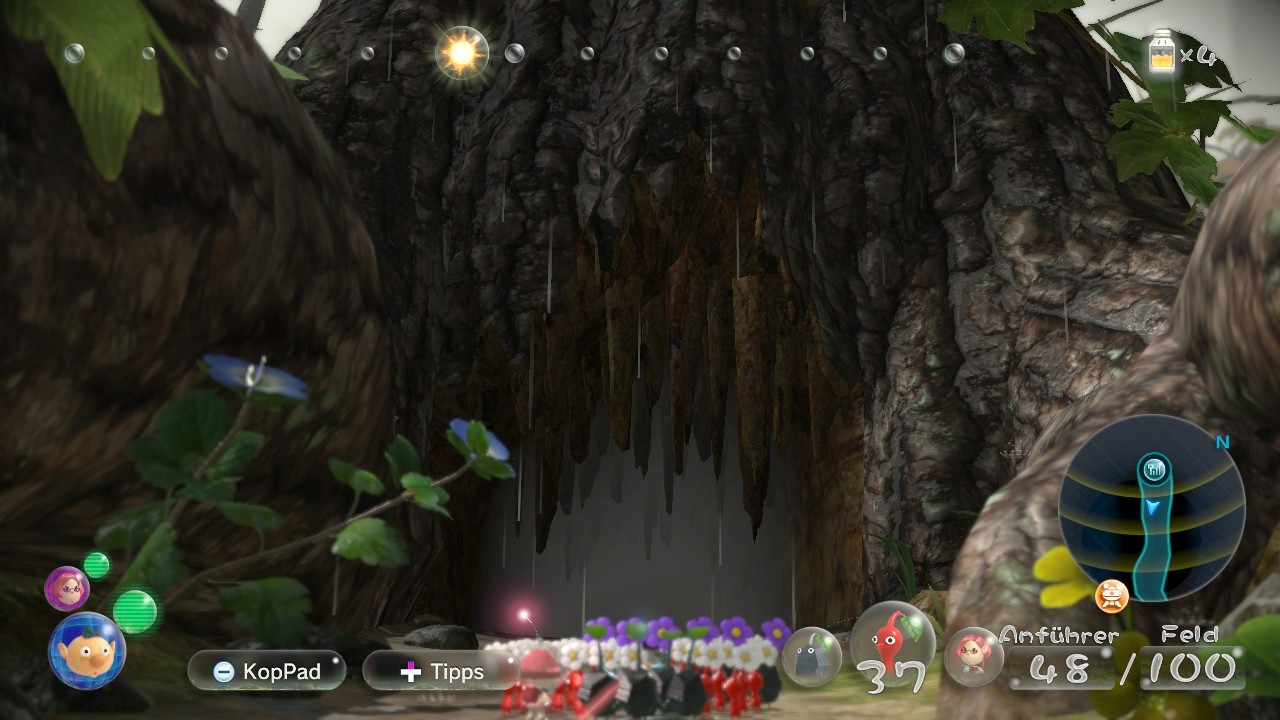Viewport: 1280px width, 720px height.
Task: Choose the rock Pikmin bubble
Action: coord(811,656)
